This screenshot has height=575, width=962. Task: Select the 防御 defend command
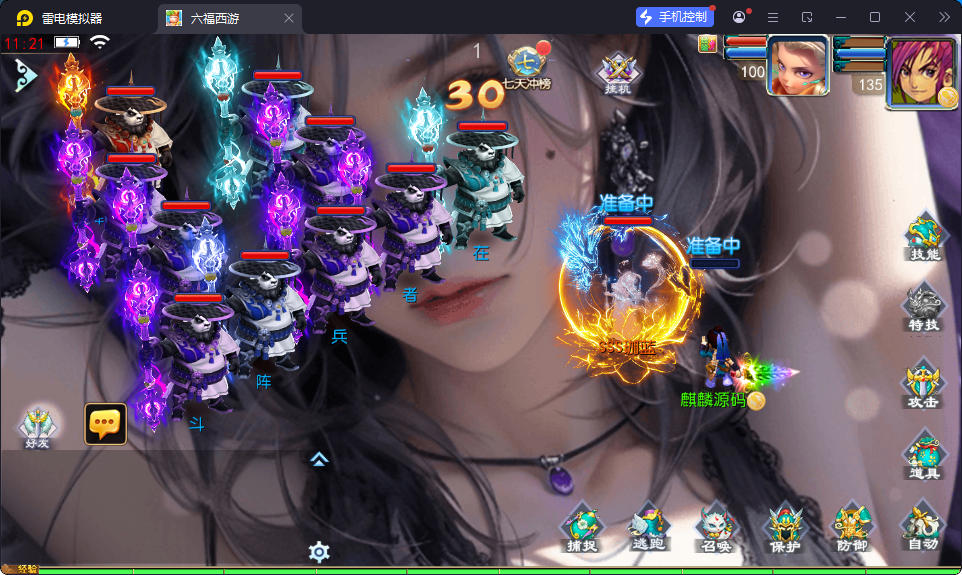click(x=853, y=528)
